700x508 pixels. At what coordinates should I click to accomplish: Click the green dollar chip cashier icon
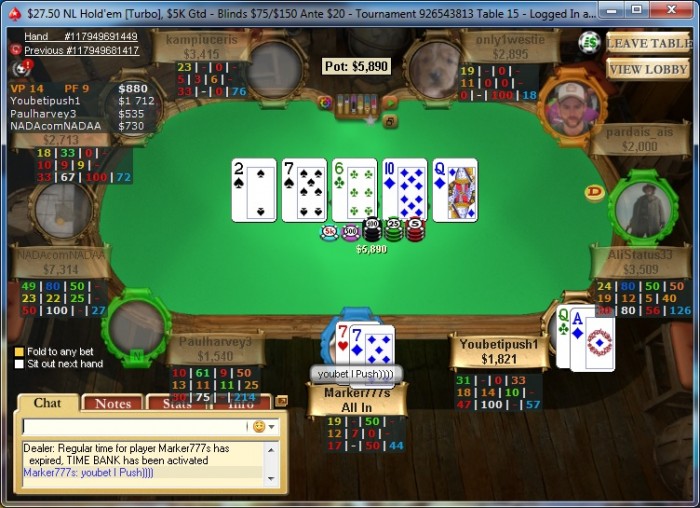click(x=589, y=42)
